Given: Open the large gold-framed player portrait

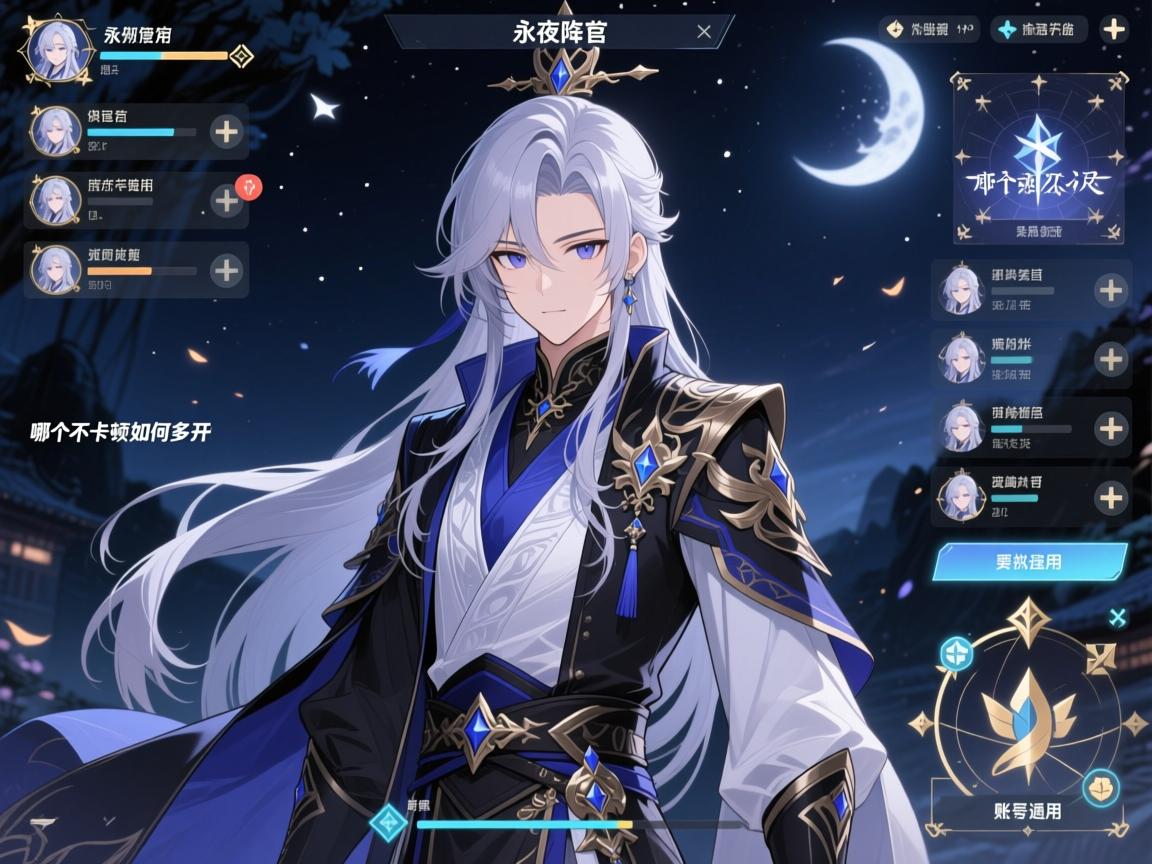Looking at the screenshot, I should (56, 50).
